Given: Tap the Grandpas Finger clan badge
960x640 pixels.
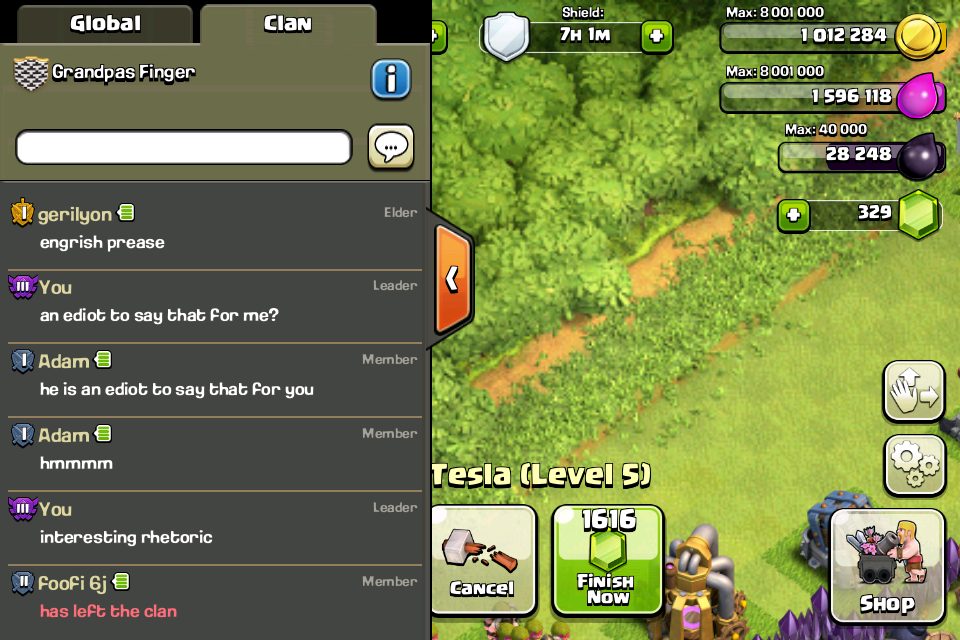Looking at the screenshot, I should pyautogui.click(x=30, y=73).
